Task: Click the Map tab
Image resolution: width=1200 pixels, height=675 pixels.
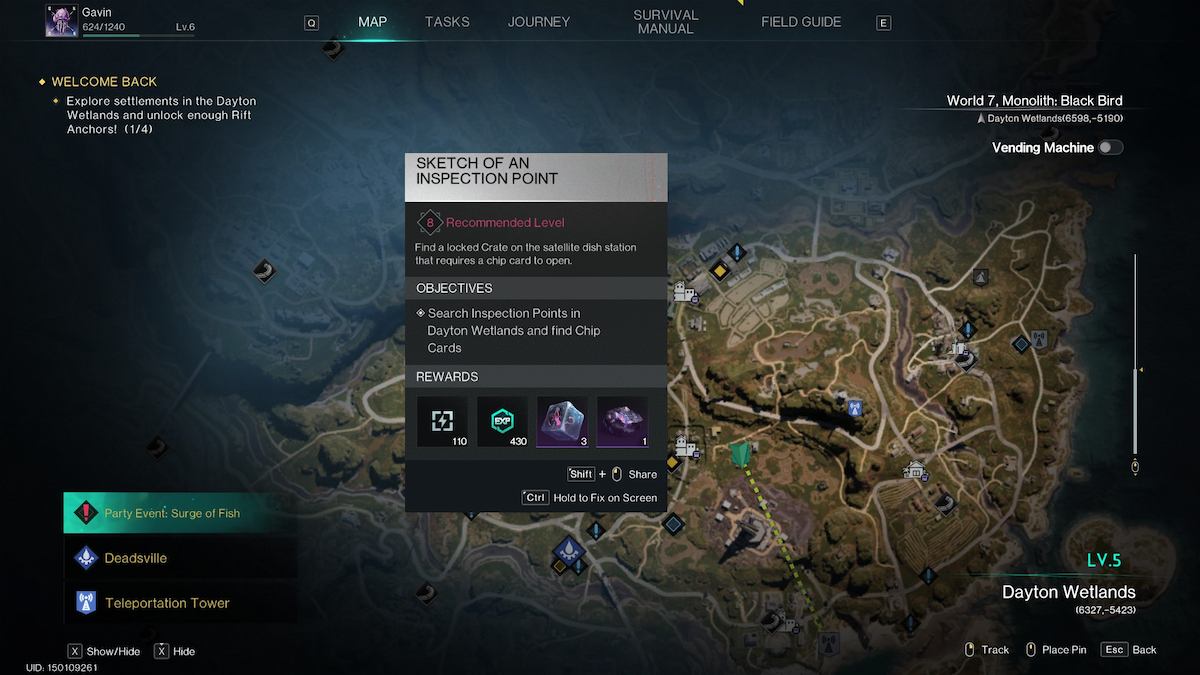Action: [372, 22]
